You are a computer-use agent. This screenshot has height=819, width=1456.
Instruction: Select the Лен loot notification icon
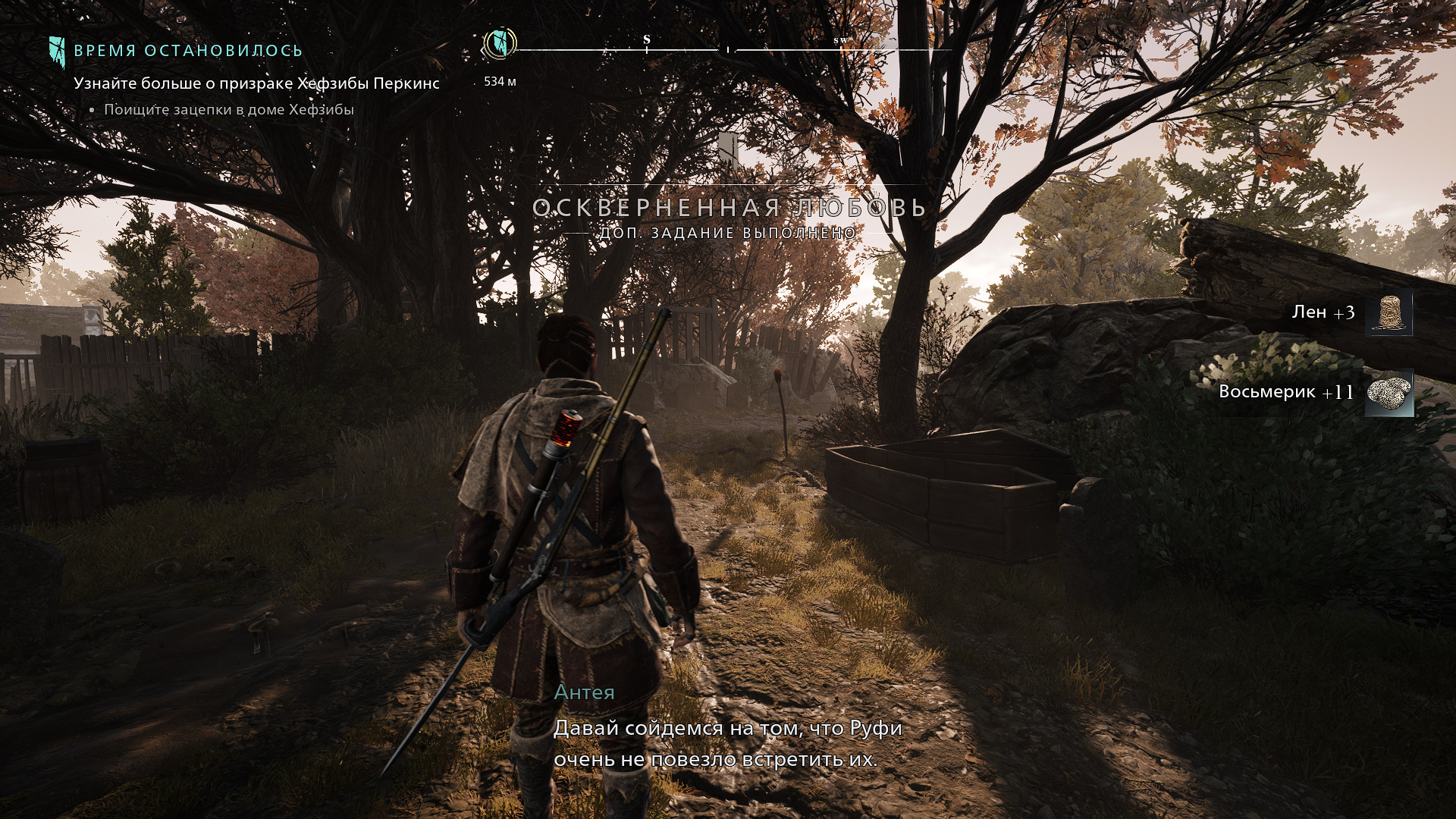point(1389,312)
